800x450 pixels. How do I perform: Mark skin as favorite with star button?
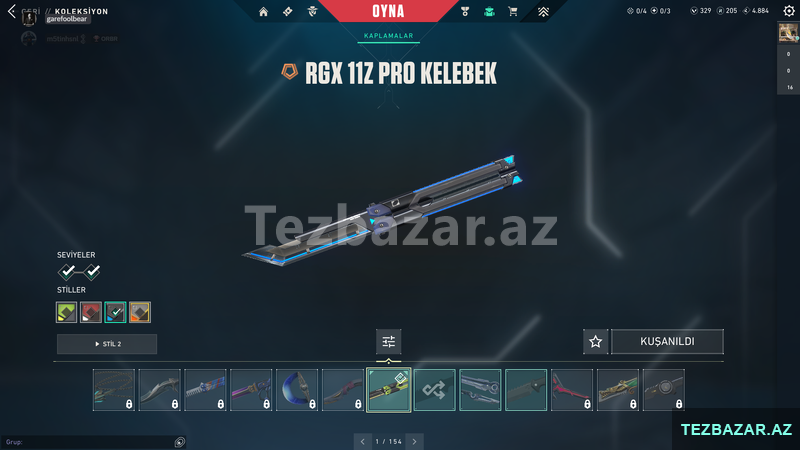tap(596, 342)
